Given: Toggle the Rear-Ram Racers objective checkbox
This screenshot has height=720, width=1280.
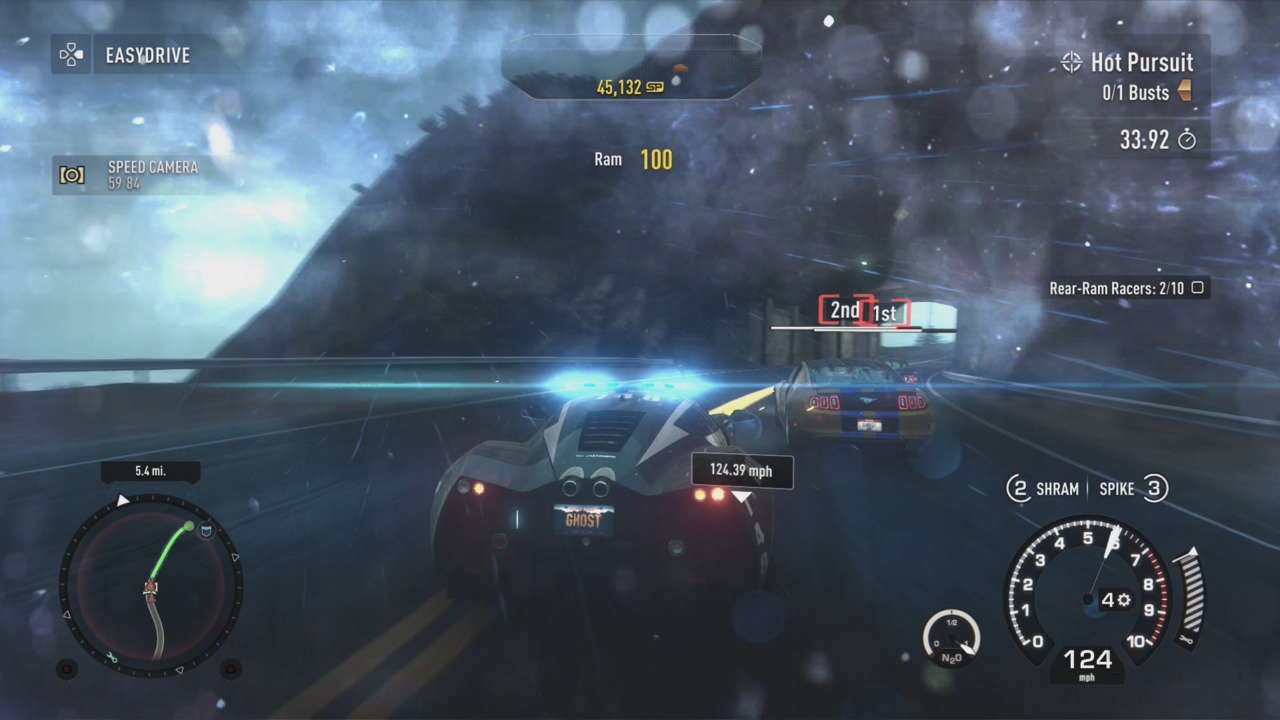Looking at the screenshot, I should [x=1197, y=287].
